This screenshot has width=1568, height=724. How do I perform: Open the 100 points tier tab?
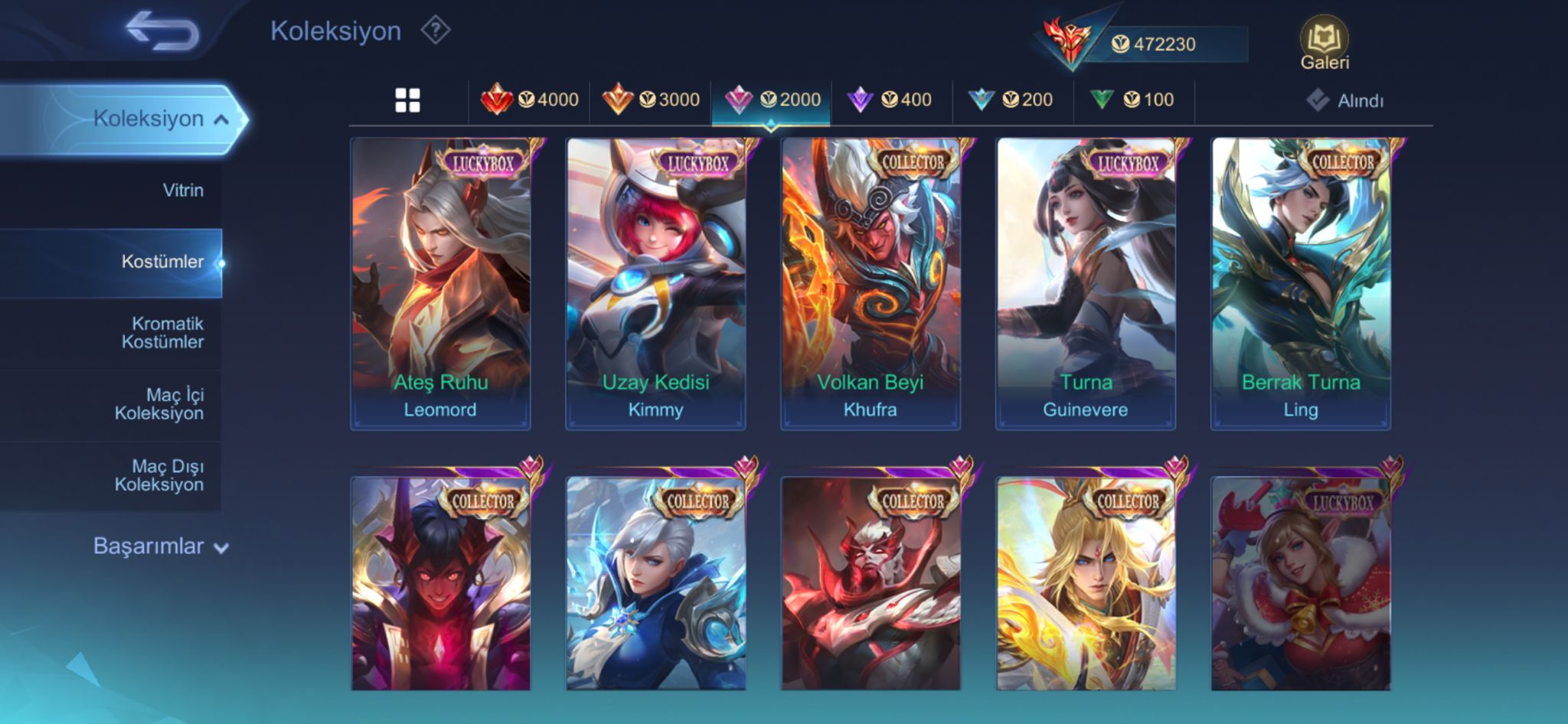point(1133,100)
